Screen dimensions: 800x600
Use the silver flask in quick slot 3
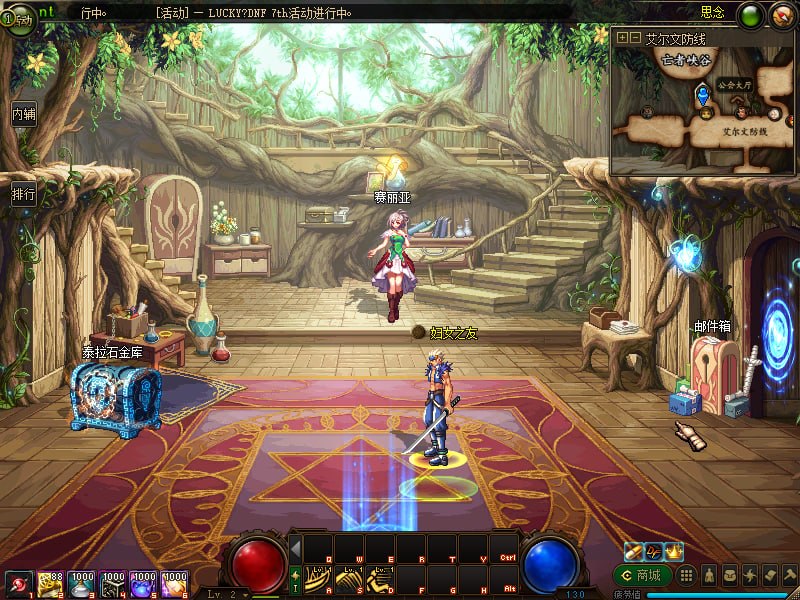click(x=81, y=583)
